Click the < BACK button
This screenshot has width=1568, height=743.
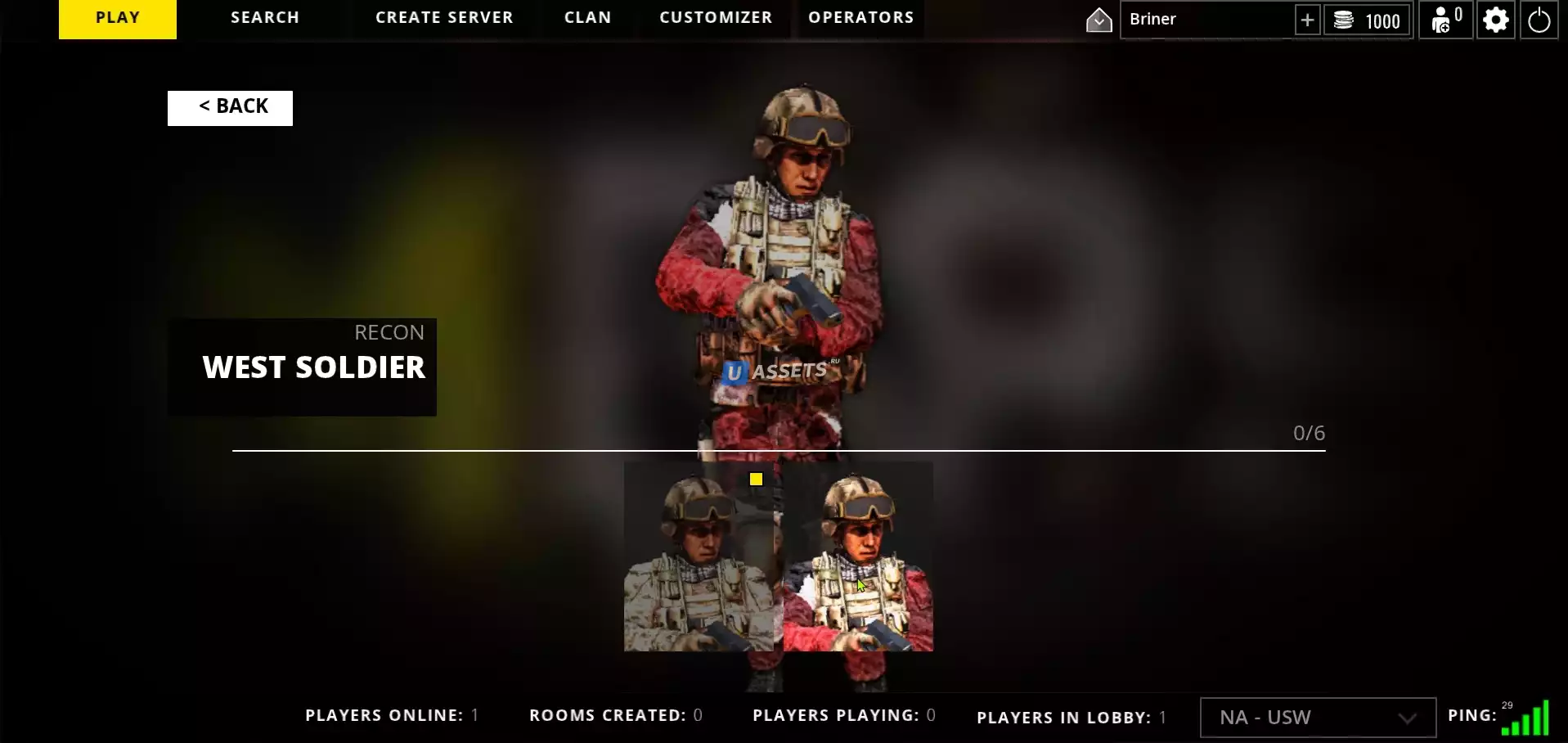tap(230, 107)
